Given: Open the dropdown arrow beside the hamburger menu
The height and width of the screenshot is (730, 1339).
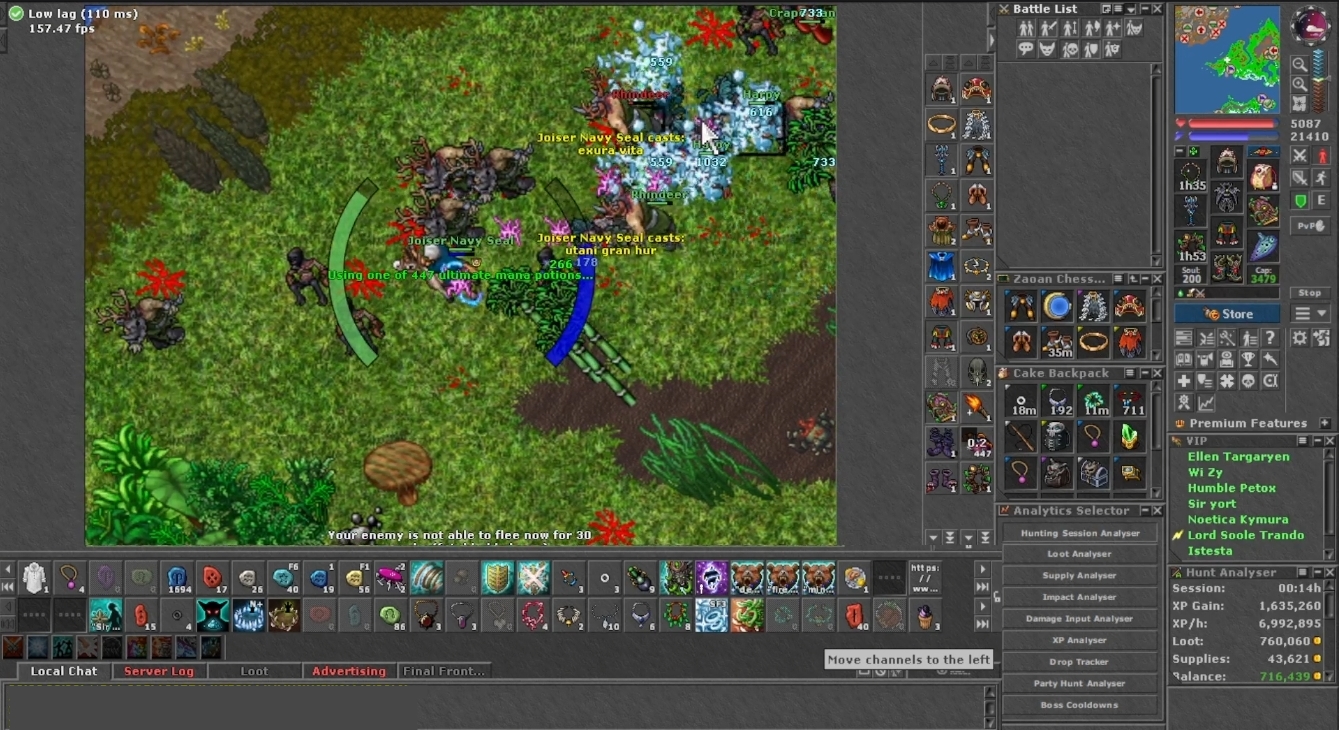Looking at the screenshot, I should pos(1322,313).
